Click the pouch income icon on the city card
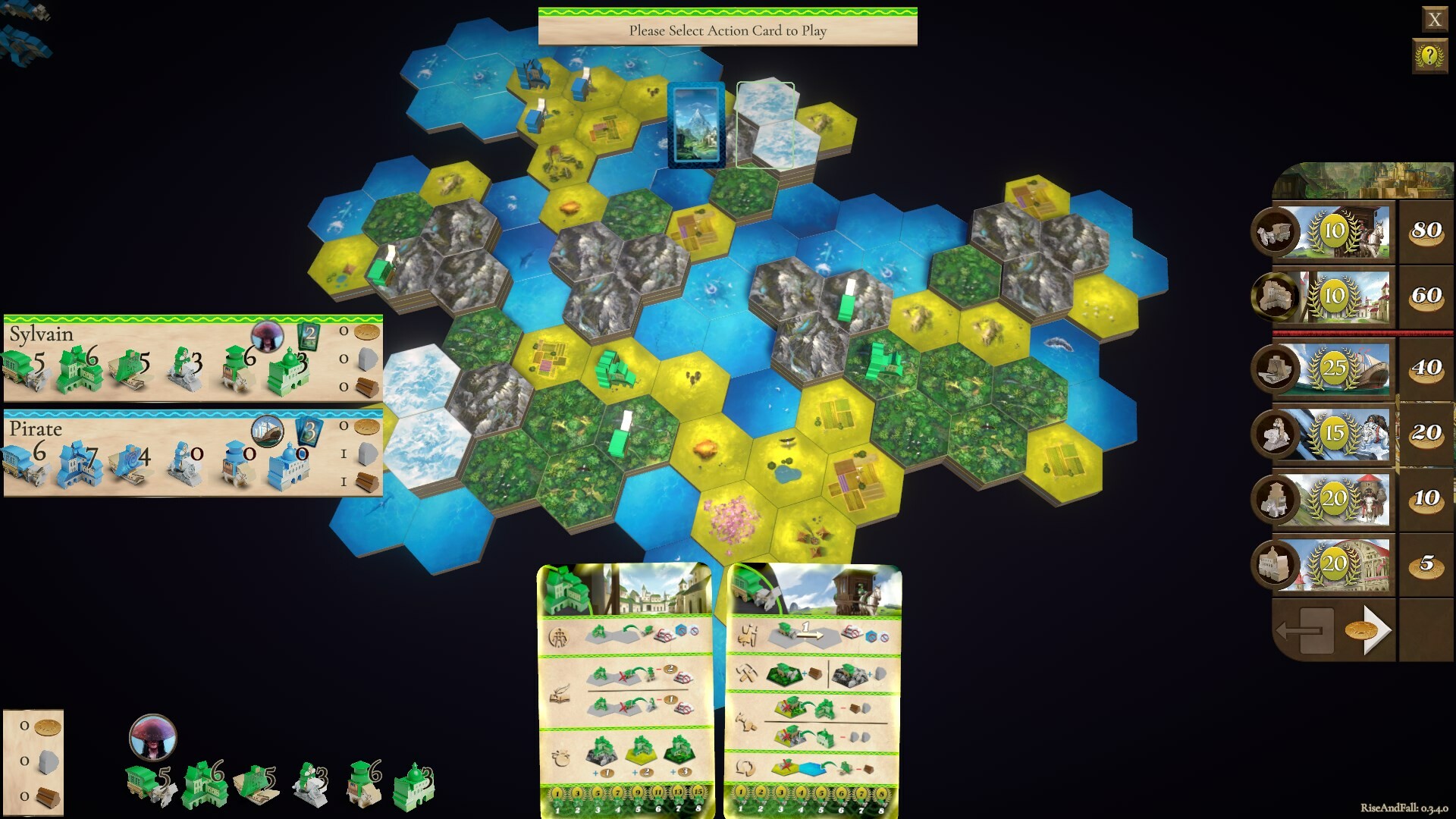Image resolution: width=1456 pixels, height=819 pixels. 561,757
